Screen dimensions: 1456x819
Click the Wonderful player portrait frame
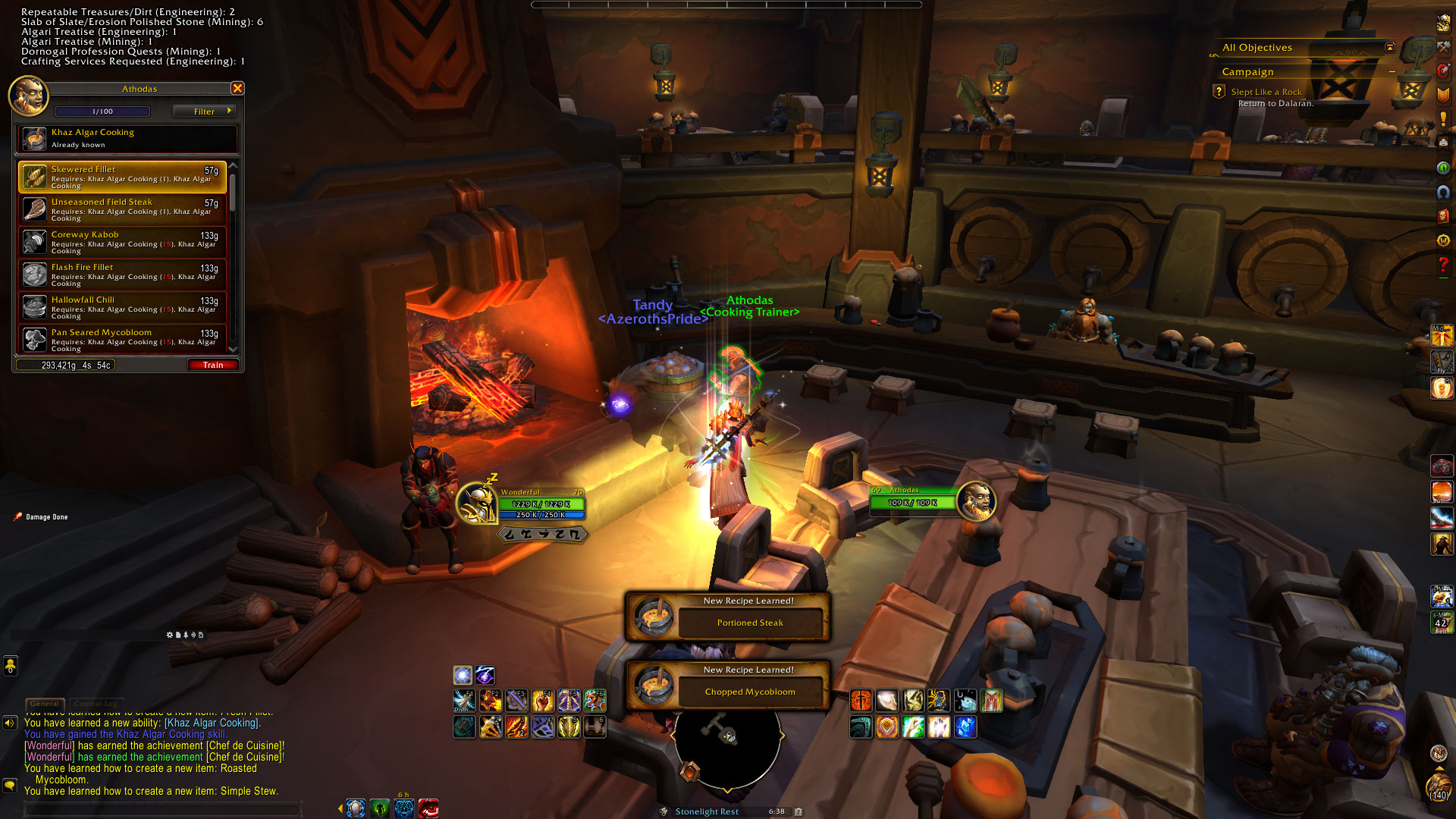pos(477,503)
